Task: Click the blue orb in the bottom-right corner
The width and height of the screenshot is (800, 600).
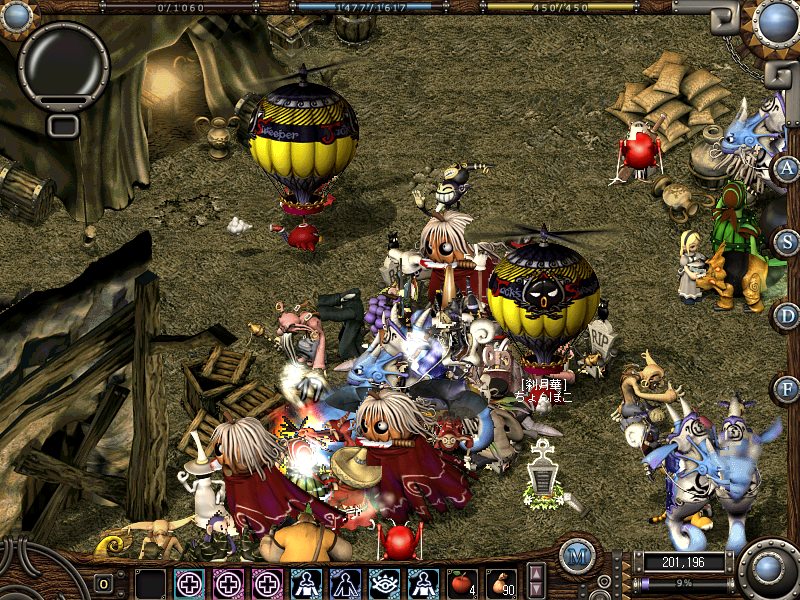Action: click(x=769, y=570)
